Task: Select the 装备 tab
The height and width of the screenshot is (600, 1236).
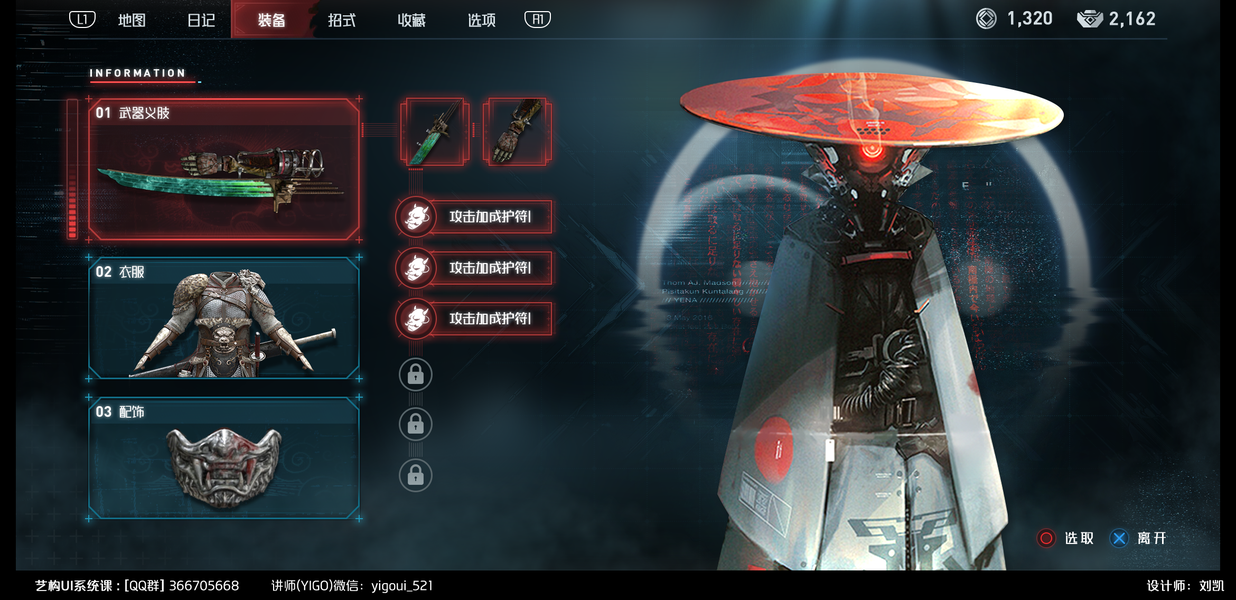Action: (271, 20)
